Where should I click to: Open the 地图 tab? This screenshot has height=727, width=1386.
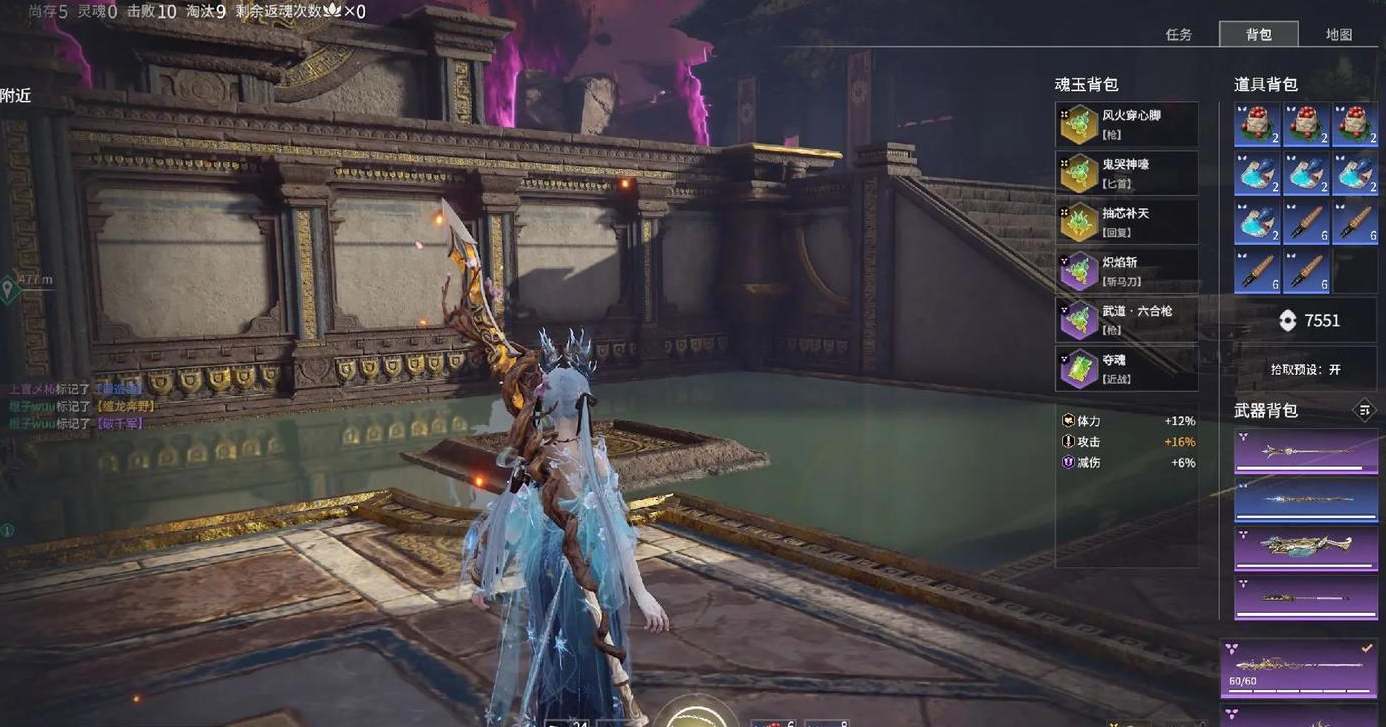pos(1339,34)
